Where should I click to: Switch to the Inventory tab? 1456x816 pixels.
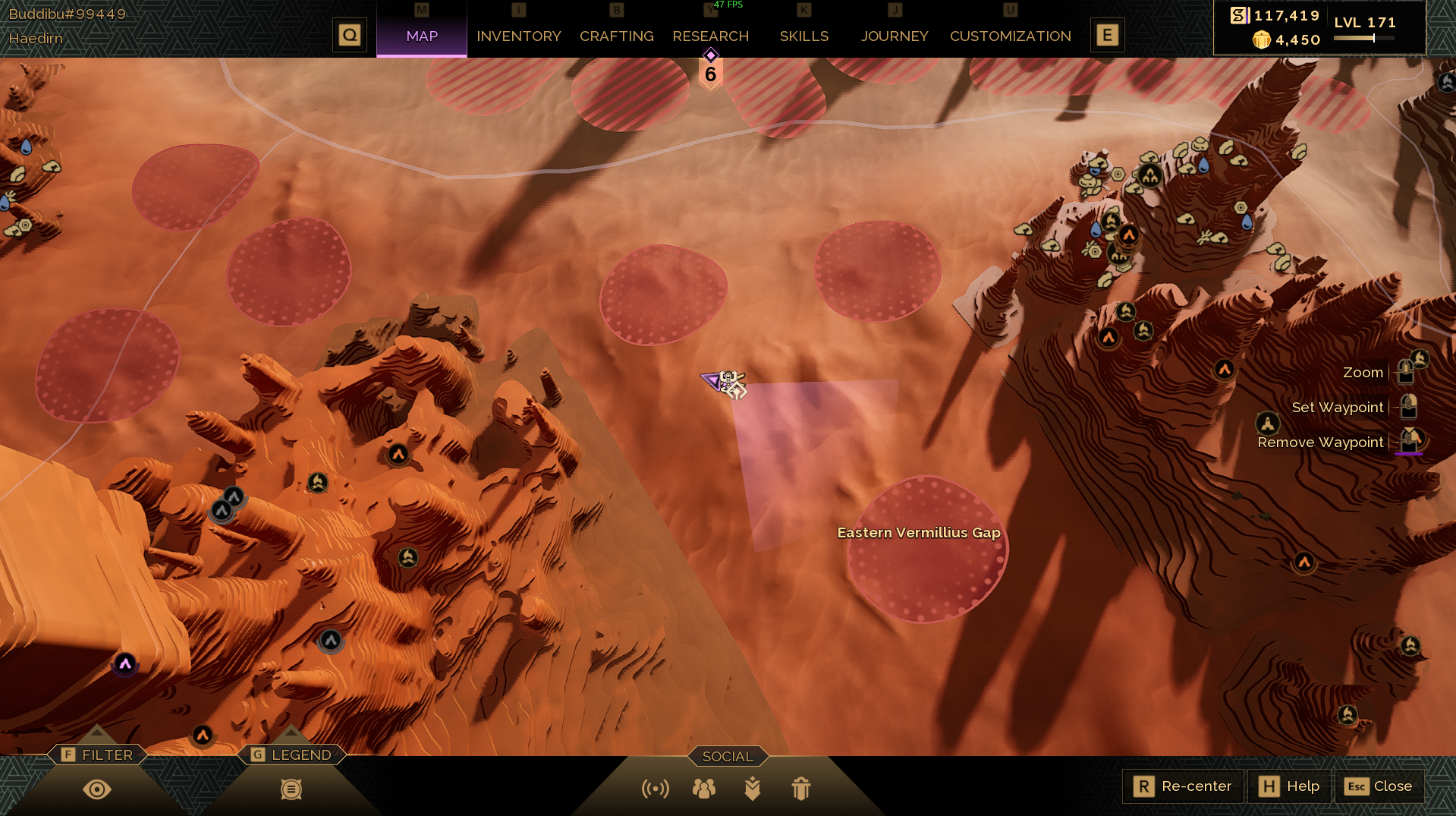[x=518, y=36]
